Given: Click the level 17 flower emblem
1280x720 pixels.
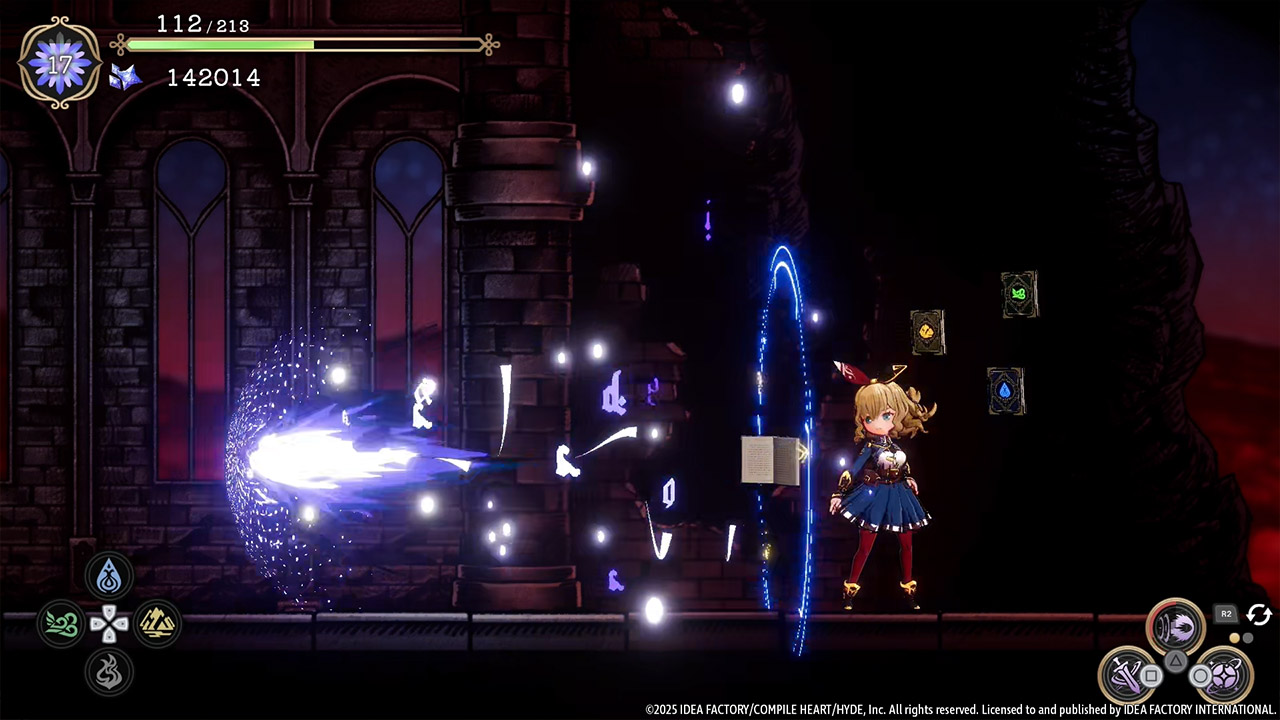Looking at the screenshot, I should tap(60, 62).
